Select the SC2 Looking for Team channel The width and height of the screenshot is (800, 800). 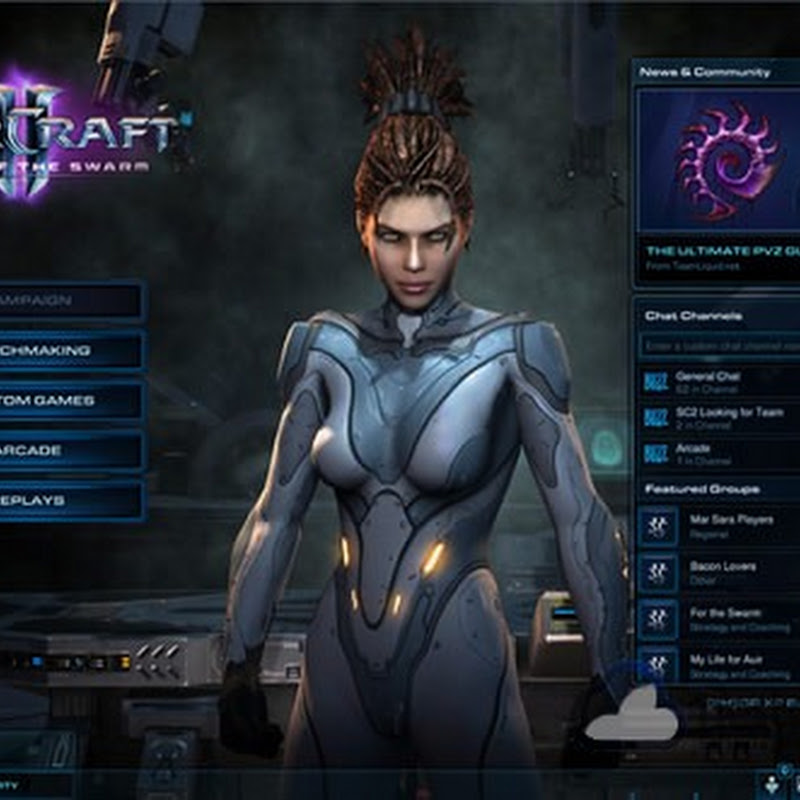pos(720,417)
